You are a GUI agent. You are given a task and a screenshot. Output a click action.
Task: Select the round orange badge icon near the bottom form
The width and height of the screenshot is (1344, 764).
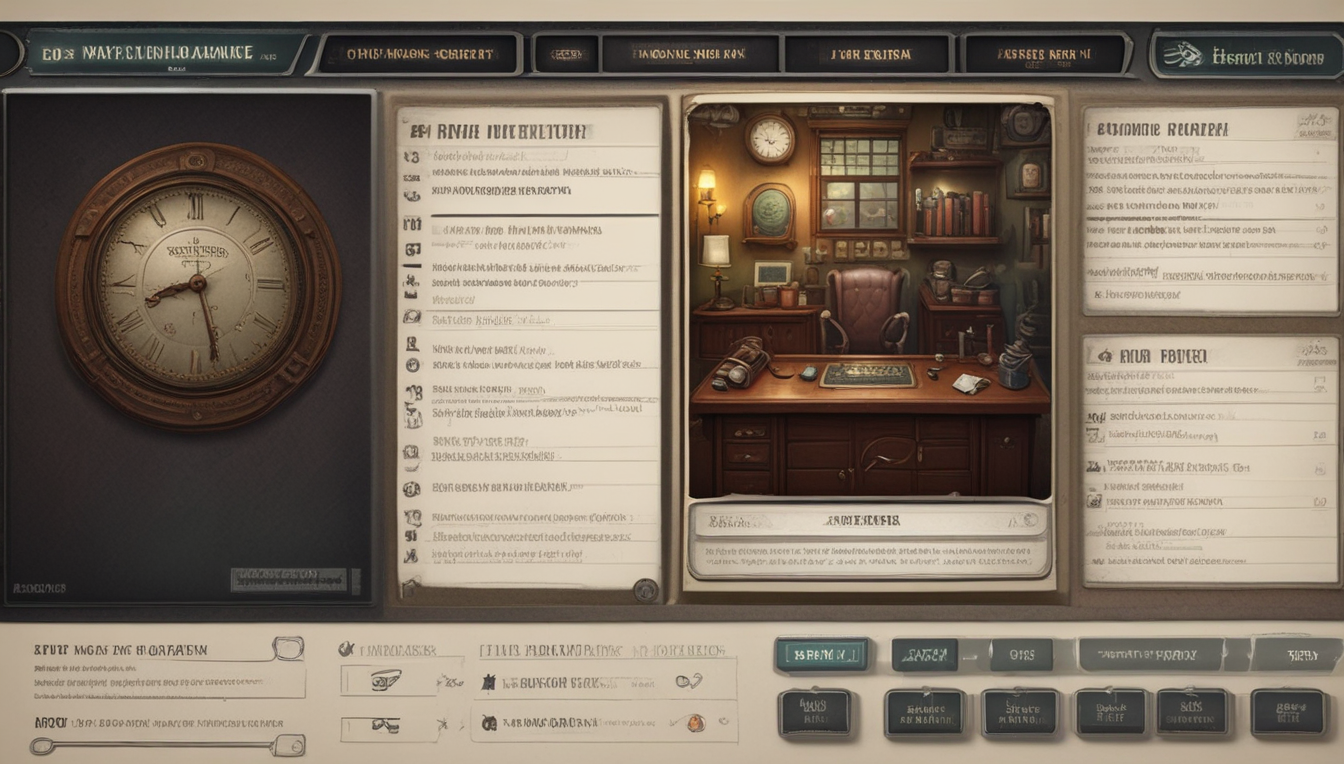(698, 721)
